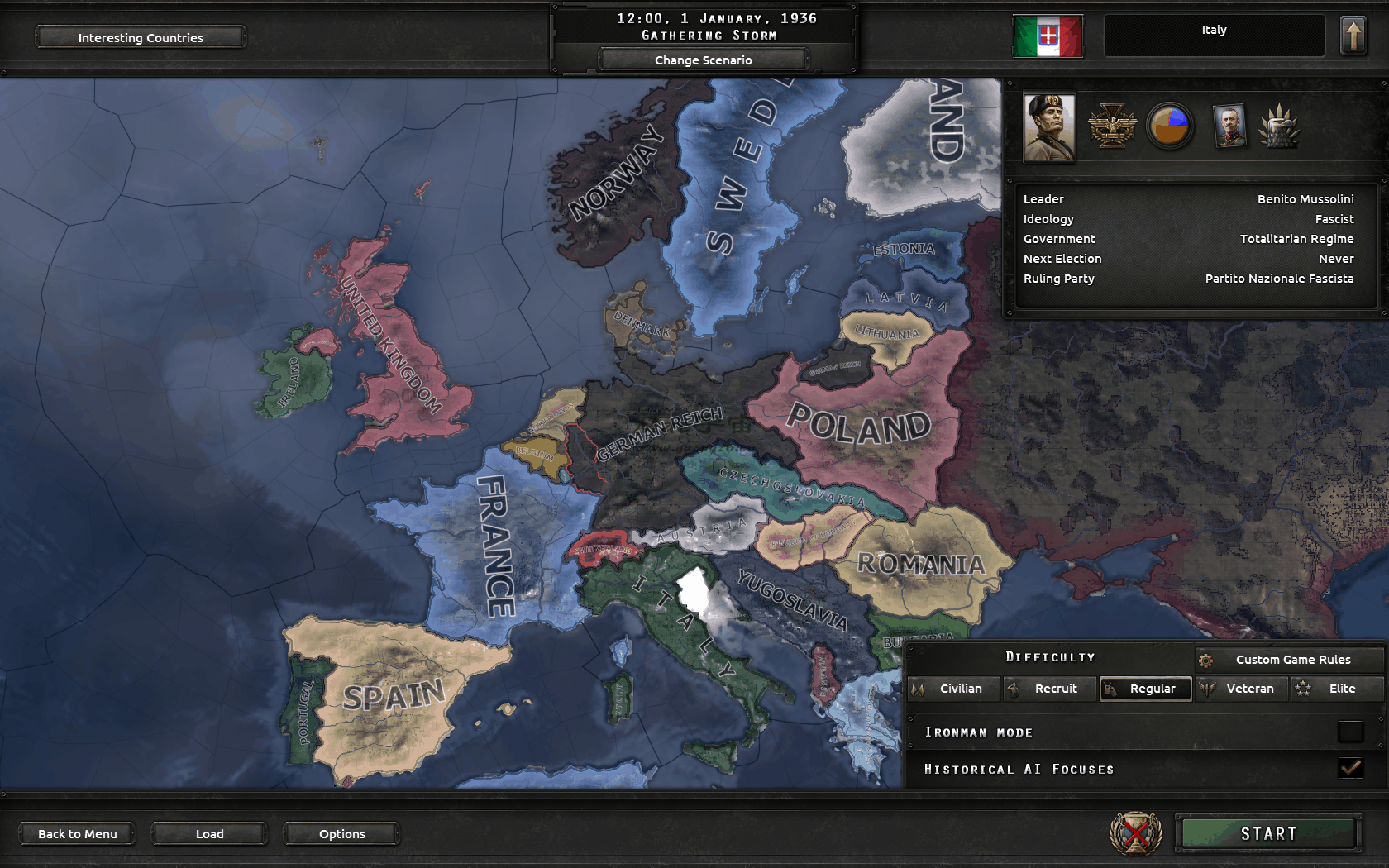Click the Italian general portrait icon
The width and height of the screenshot is (1389, 868).
click(1230, 125)
